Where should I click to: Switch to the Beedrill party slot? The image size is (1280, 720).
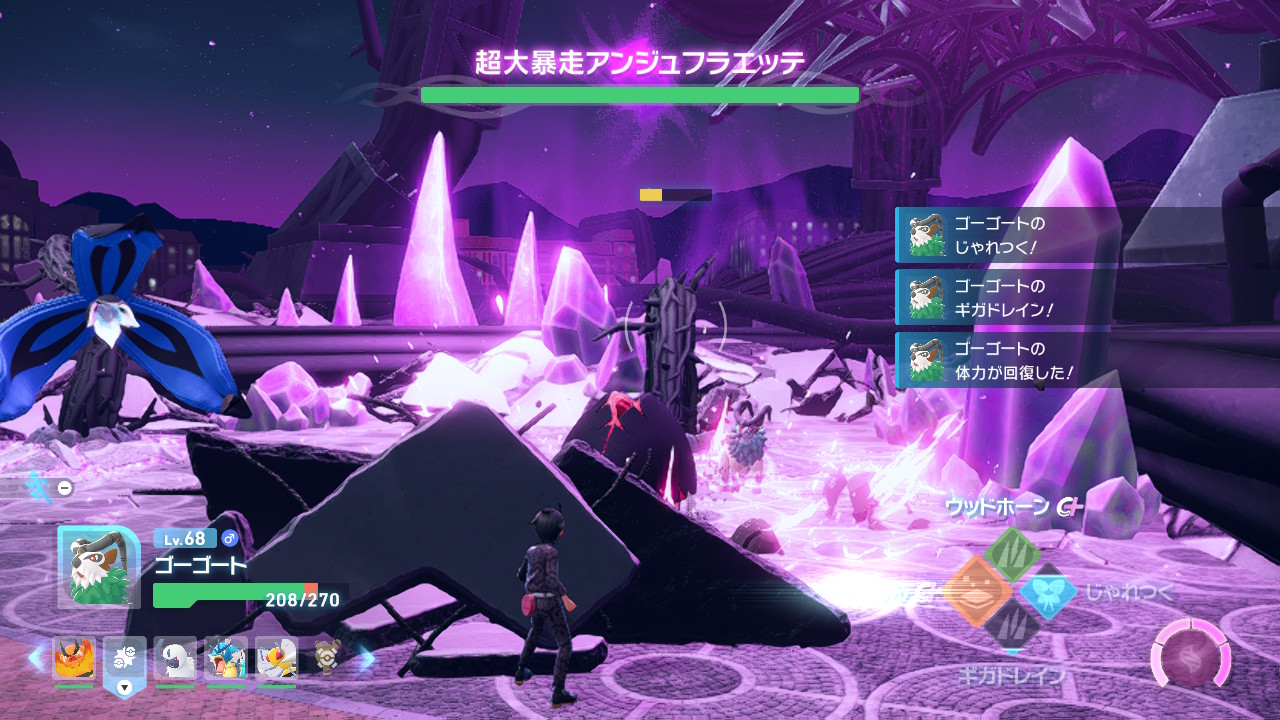tap(276, 659)
